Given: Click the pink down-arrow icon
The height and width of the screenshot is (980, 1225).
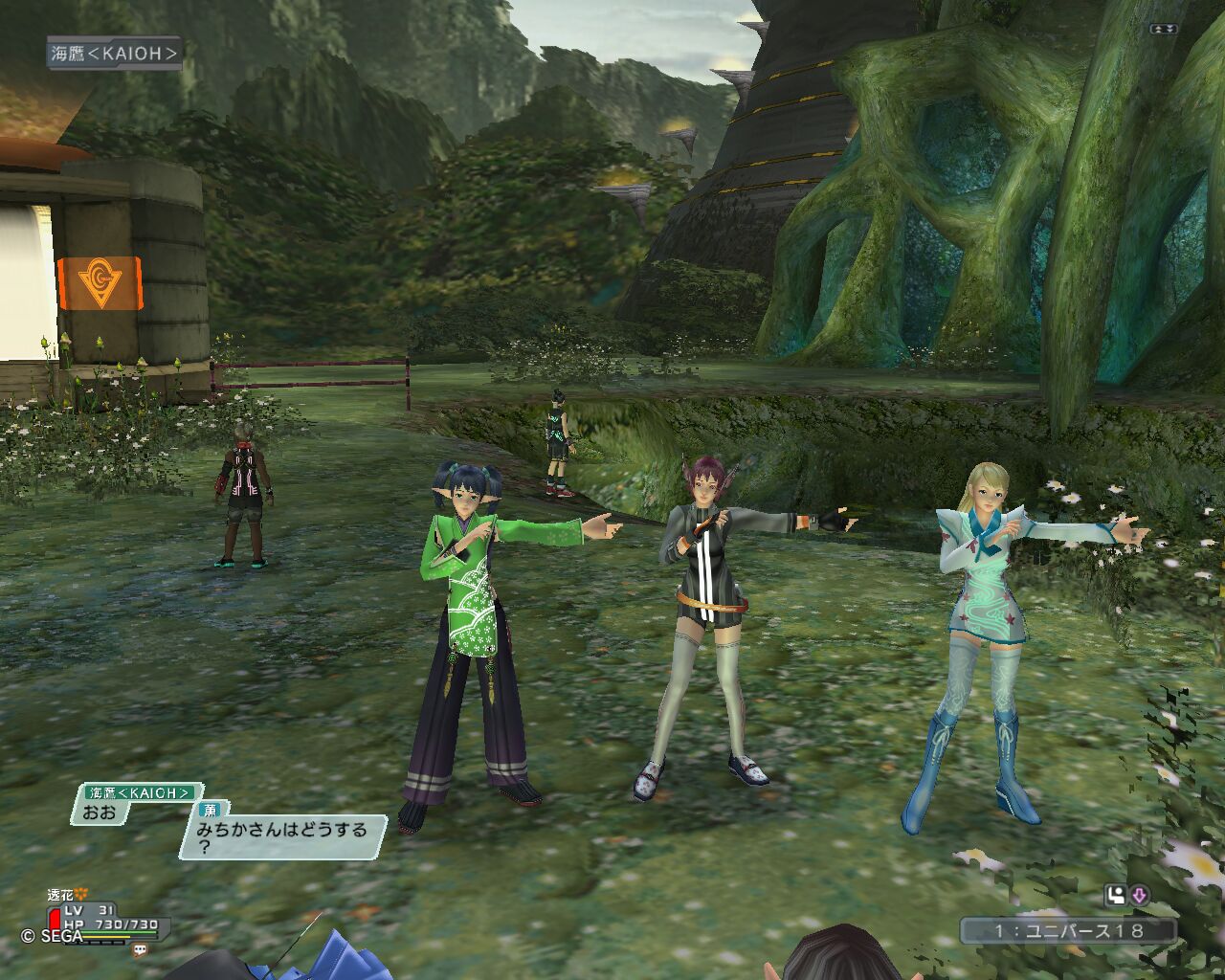Looking at the screenshot, I should coord(1140,896).
